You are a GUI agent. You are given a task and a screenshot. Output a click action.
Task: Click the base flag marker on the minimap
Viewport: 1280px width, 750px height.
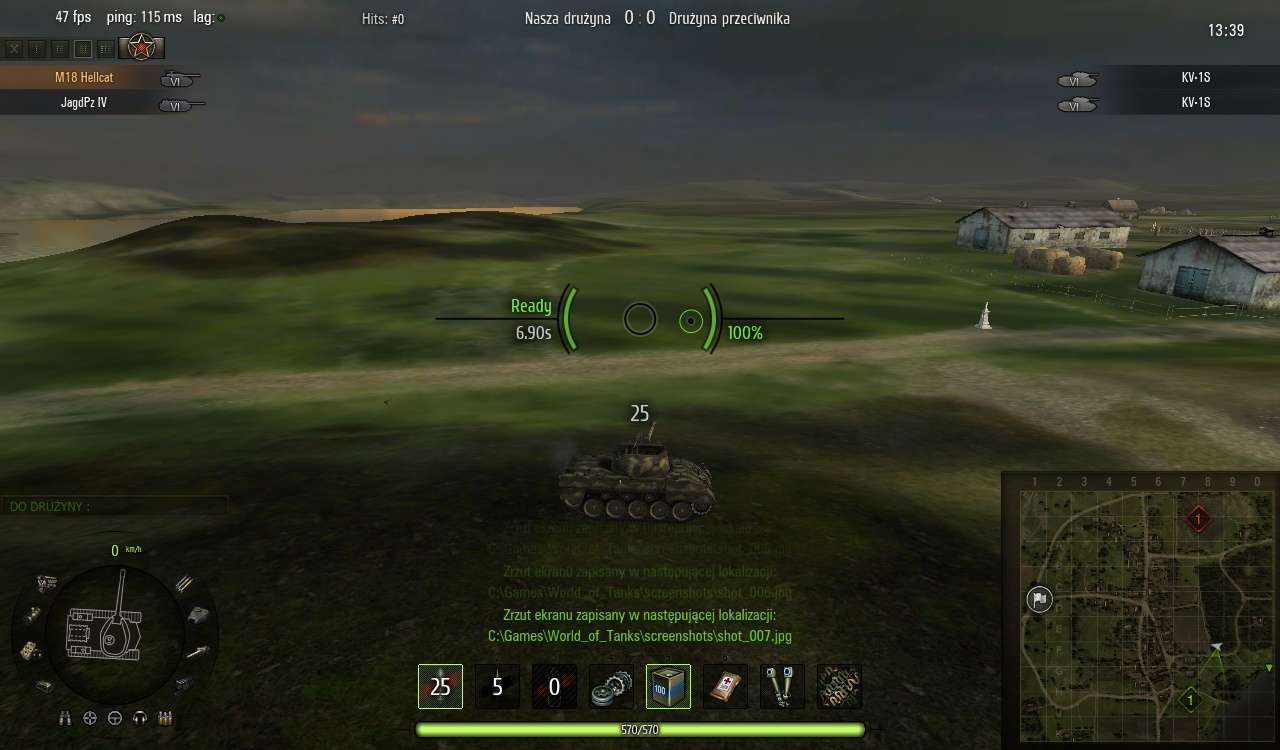coord(1039,599)
